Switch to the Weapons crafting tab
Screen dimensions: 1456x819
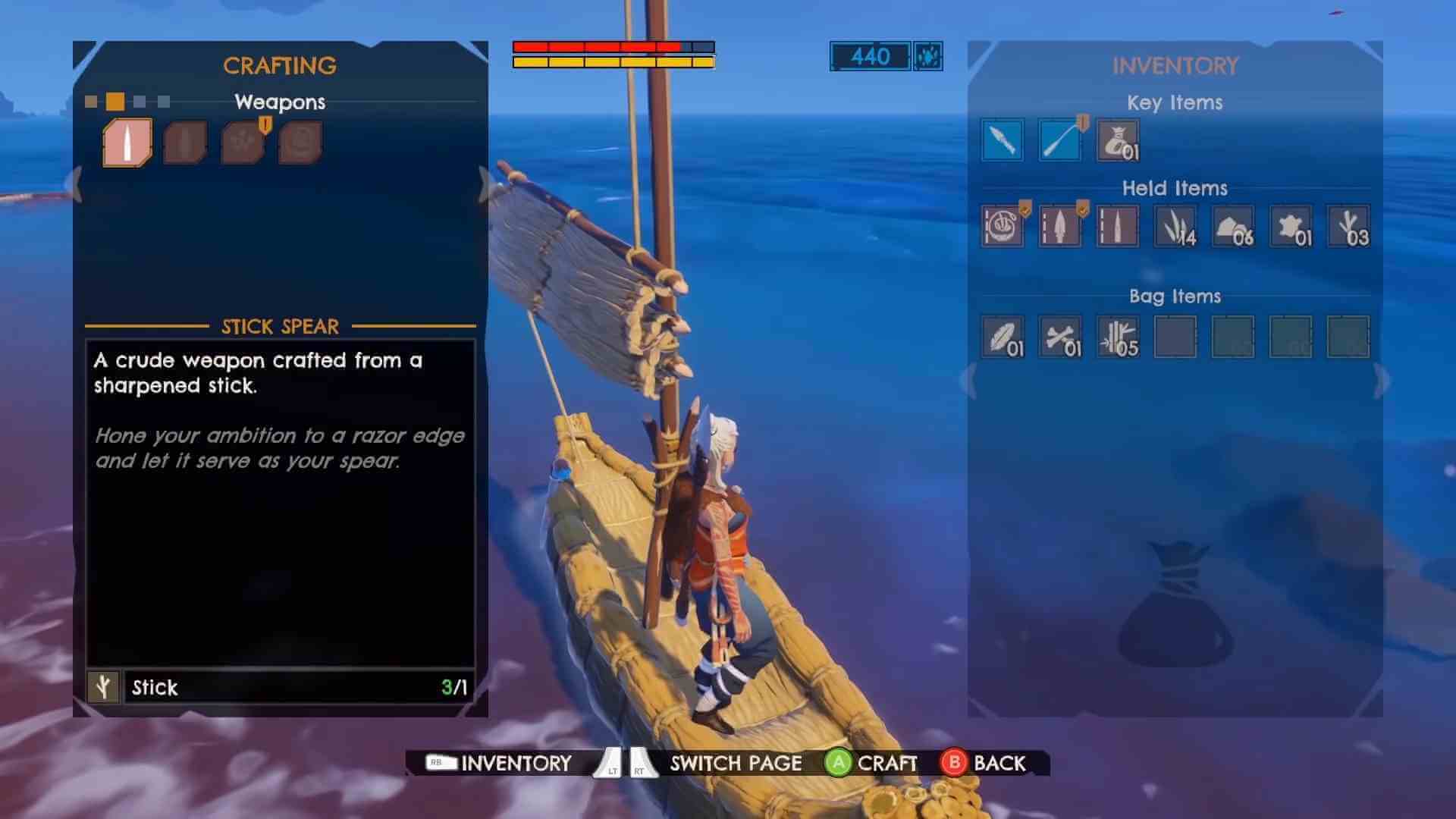tap(281, 102)
